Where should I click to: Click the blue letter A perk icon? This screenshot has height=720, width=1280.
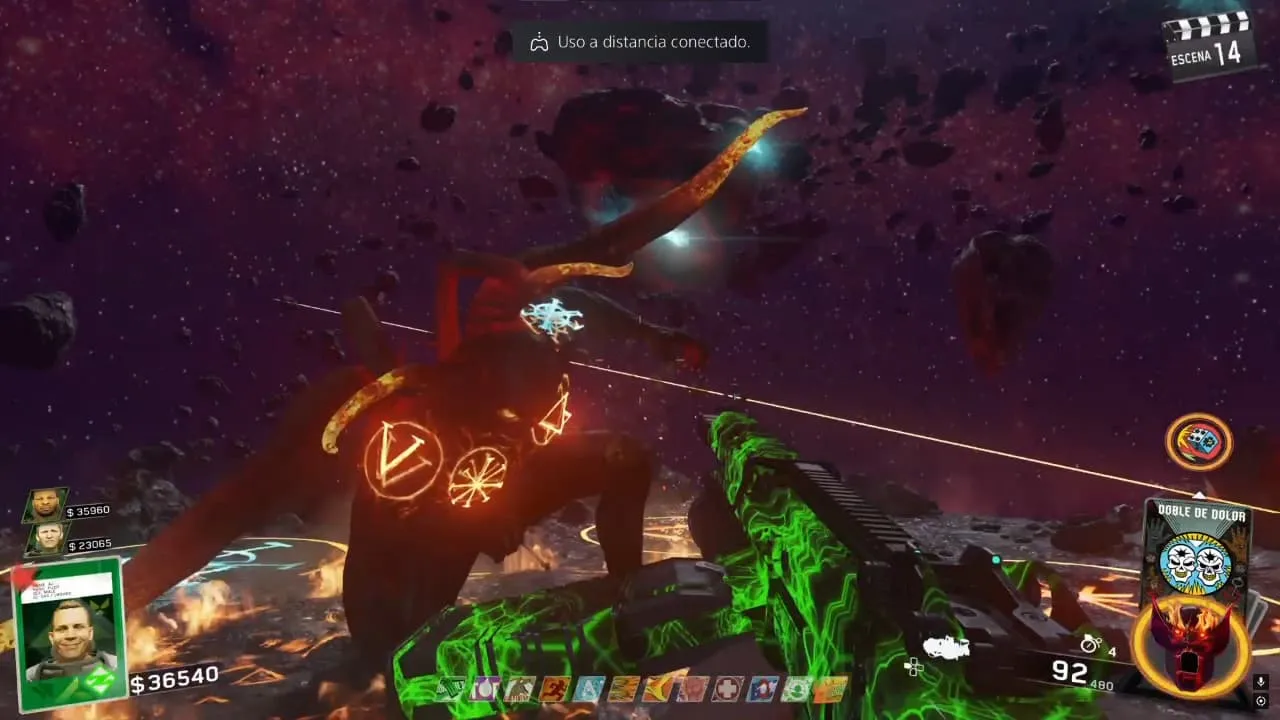click(x=590, y=689)
